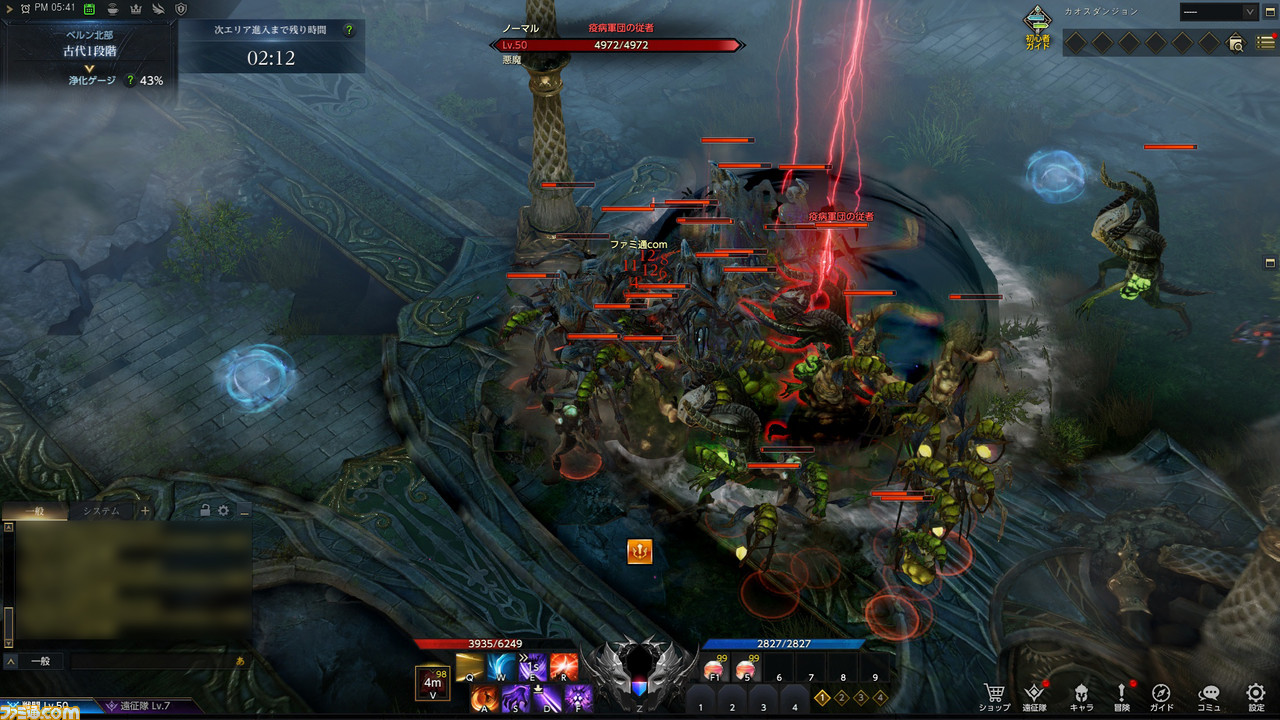Click the magnifier search icon in top-right bar
The height and width of the screenshot is (720, 1280).
[1237, 43]
